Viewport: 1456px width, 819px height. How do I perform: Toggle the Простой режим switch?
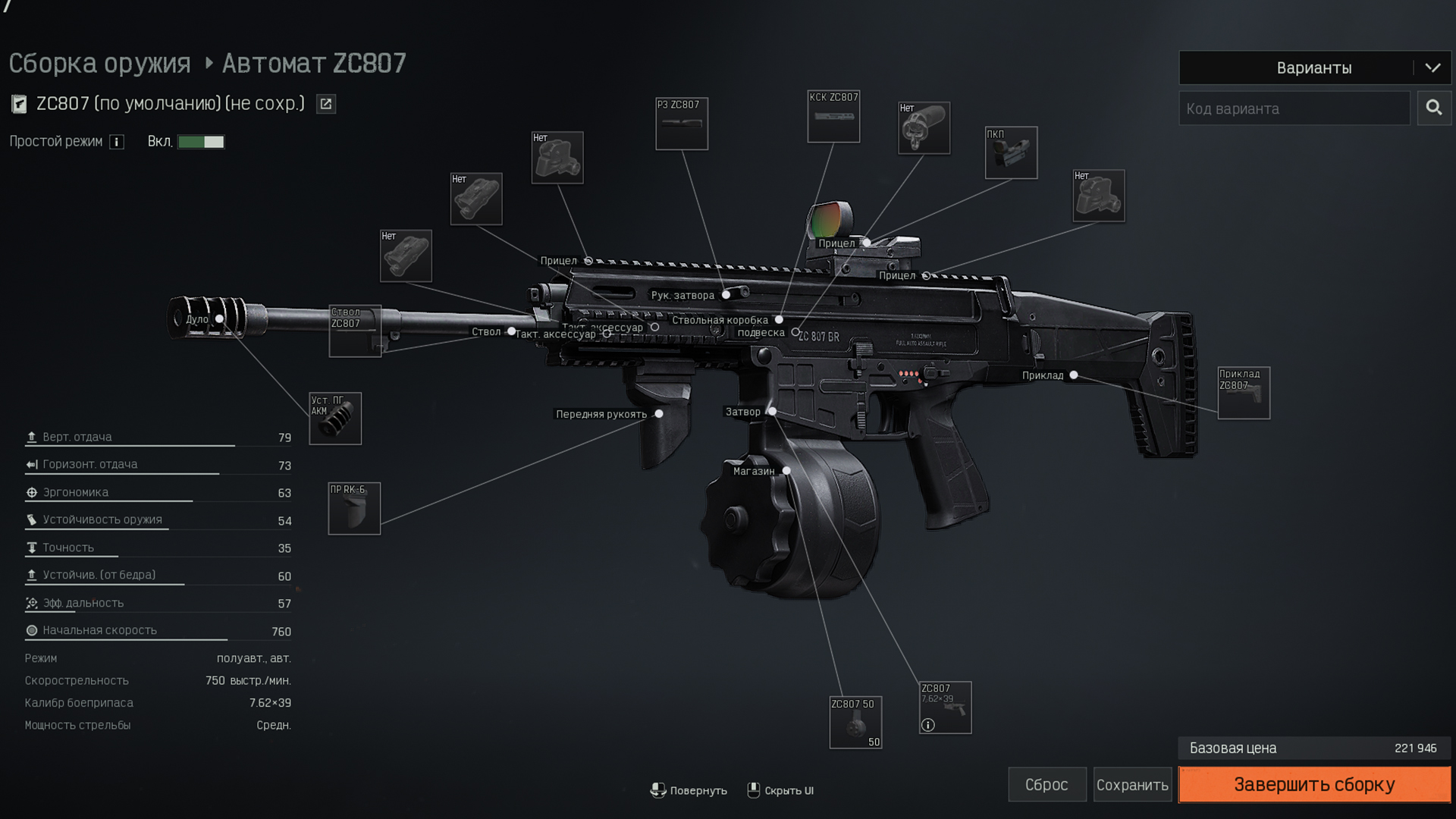[201, 142]
